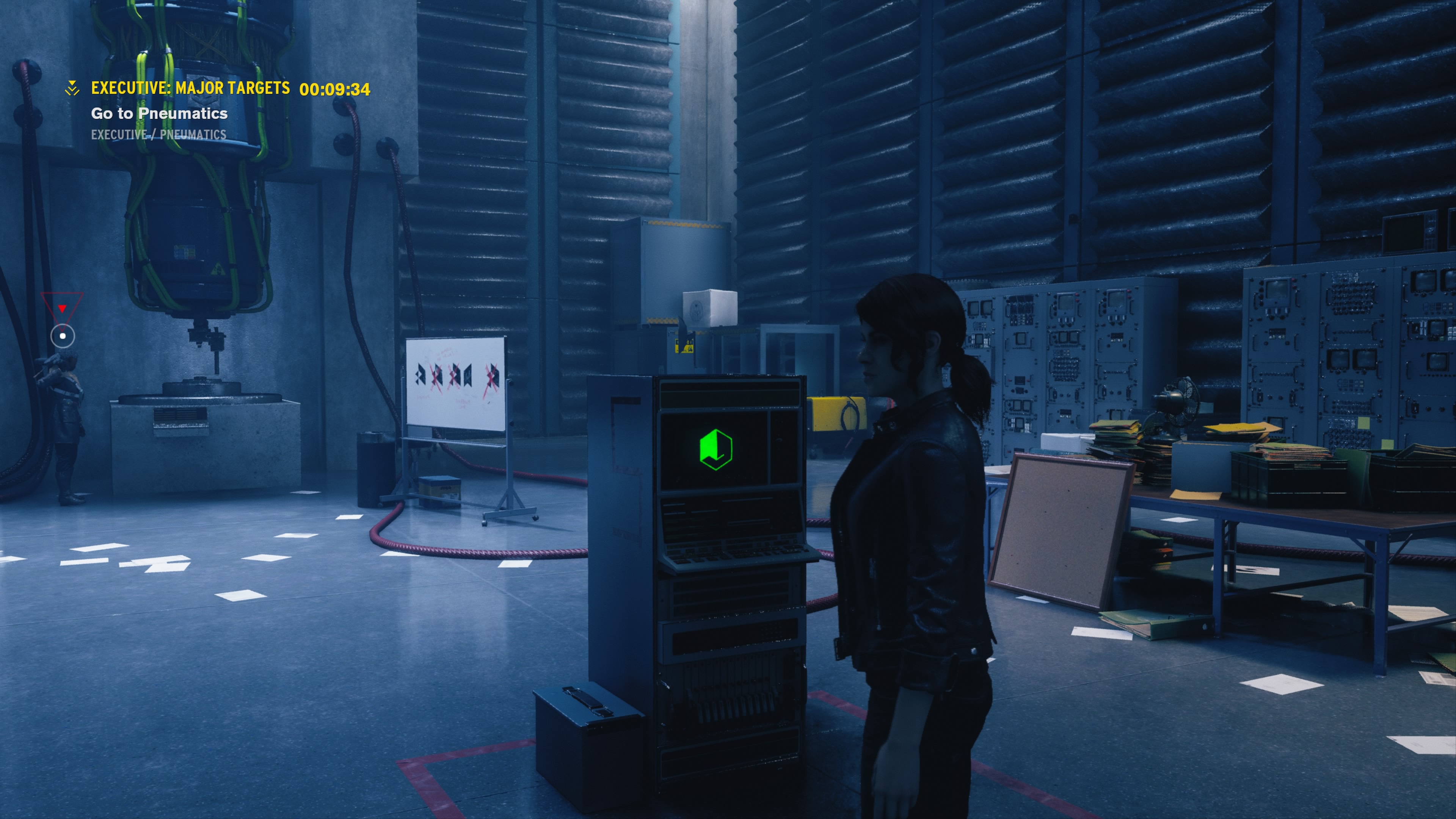The image size is (1456, 819).
Task: Select the Executive: Major Targets mission title
Action: (190, 88)
